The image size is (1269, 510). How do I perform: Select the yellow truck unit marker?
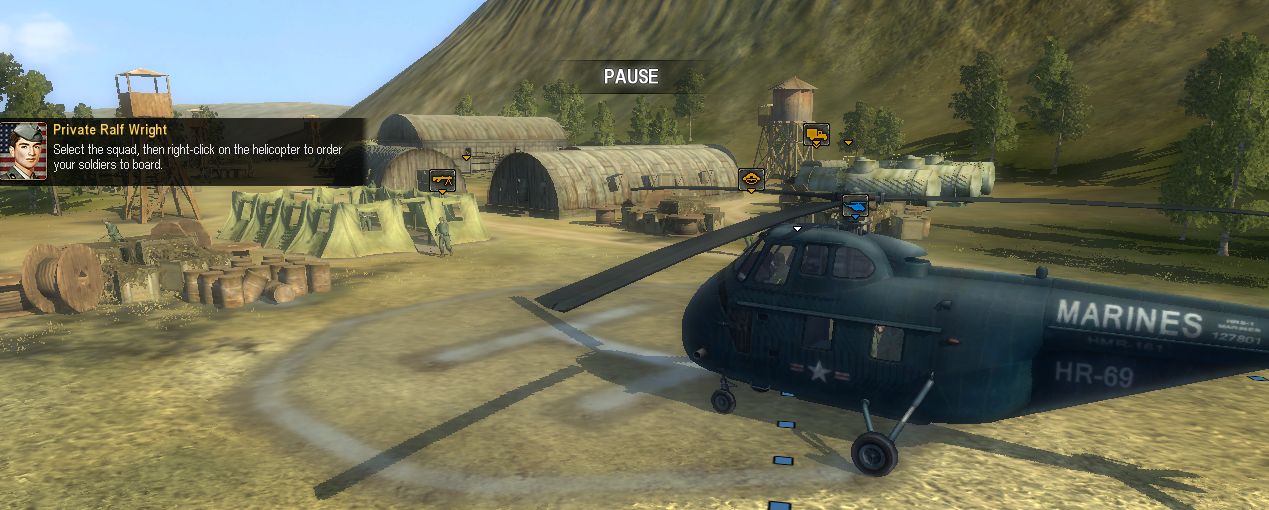click(816, 134)
